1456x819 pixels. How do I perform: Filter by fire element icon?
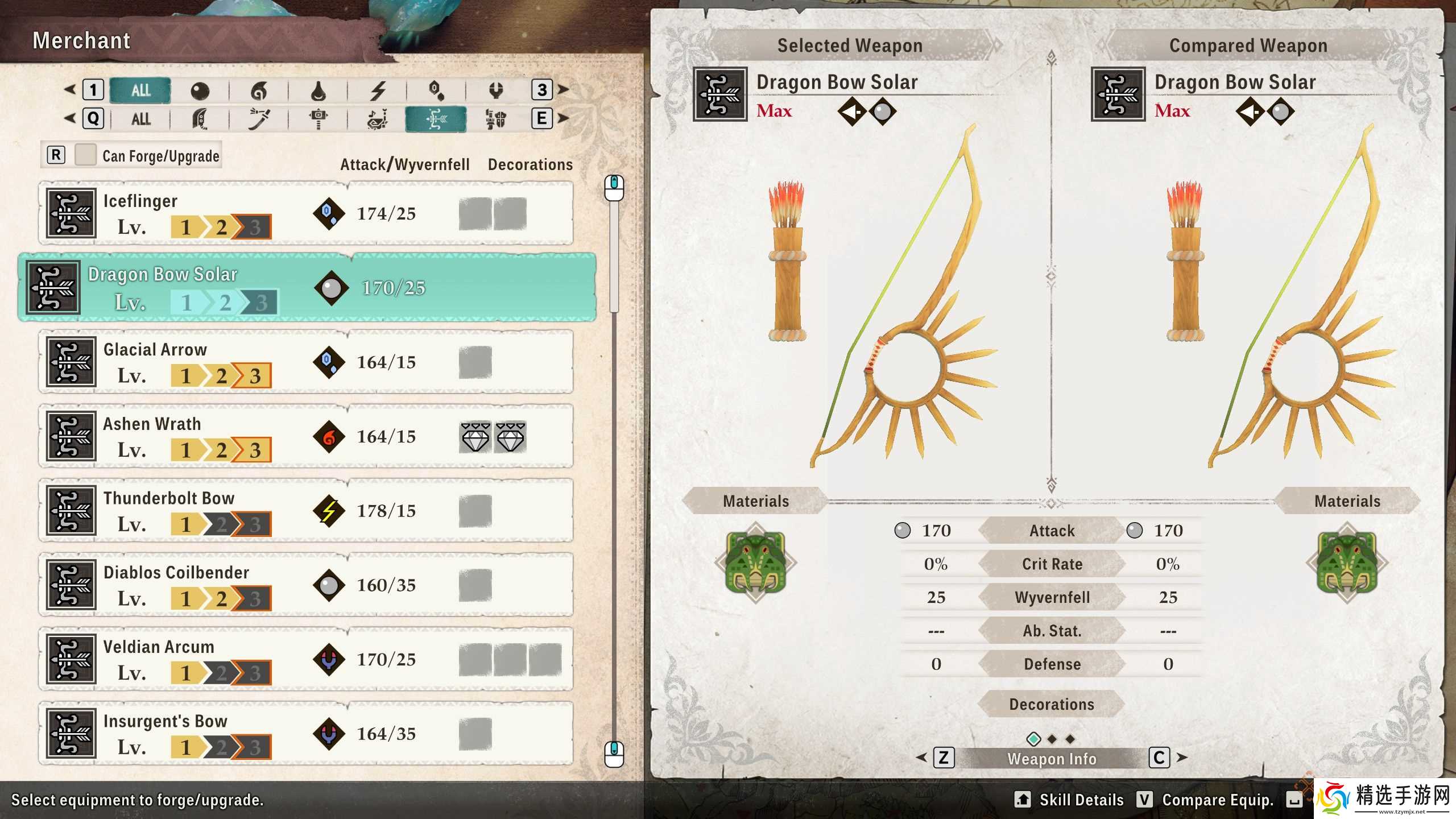[x=259, y=90]
